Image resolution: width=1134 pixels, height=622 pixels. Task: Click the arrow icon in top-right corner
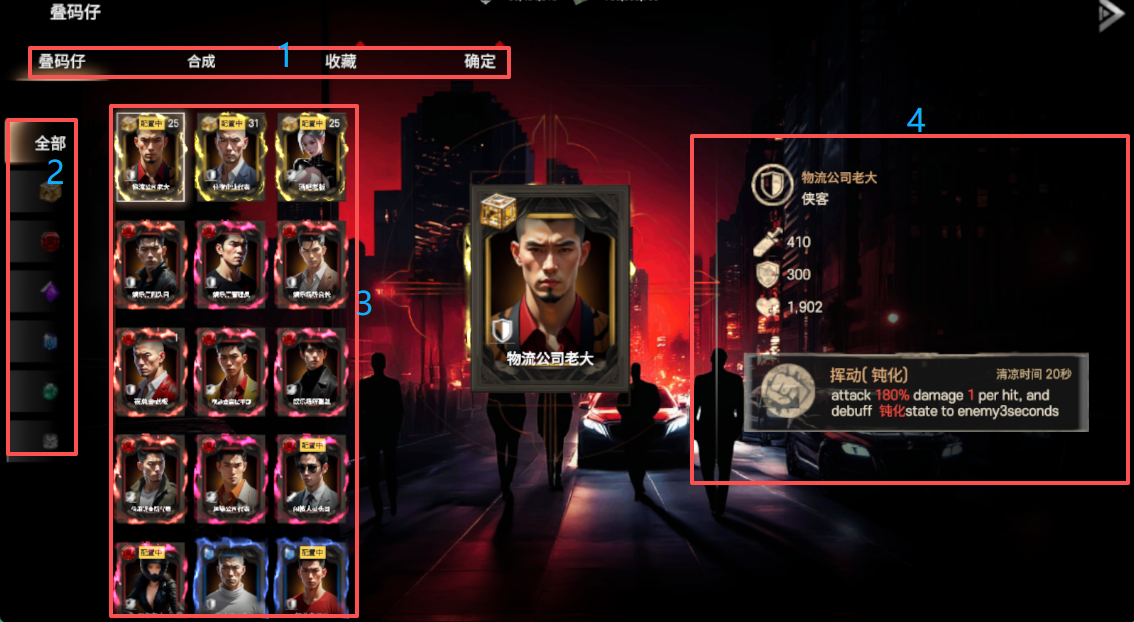1110,16
